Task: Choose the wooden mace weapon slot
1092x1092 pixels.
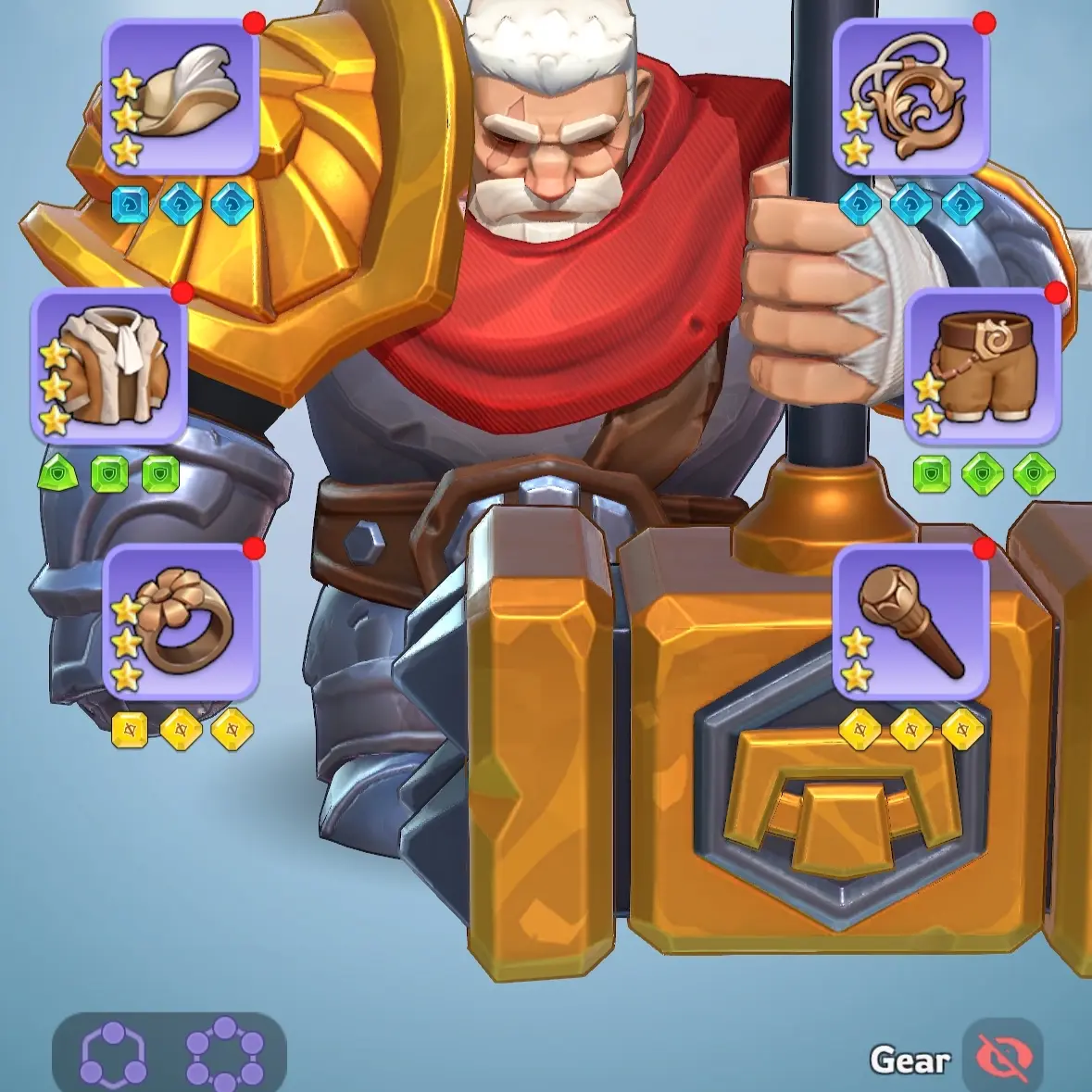Action: pyautogui.click(x=911, y=622)
